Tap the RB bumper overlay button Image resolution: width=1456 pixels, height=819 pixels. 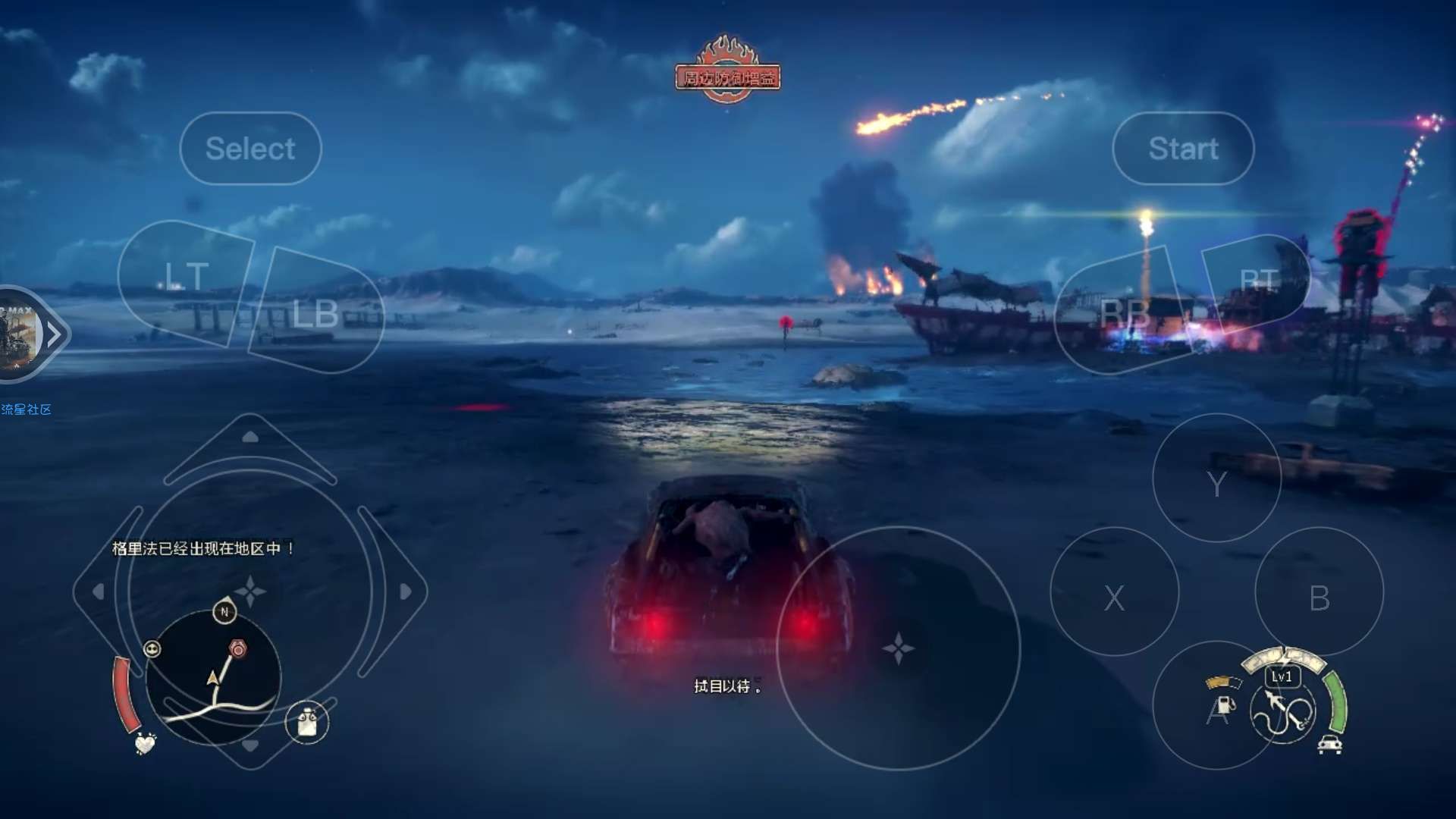click(x=1123, y=312)
